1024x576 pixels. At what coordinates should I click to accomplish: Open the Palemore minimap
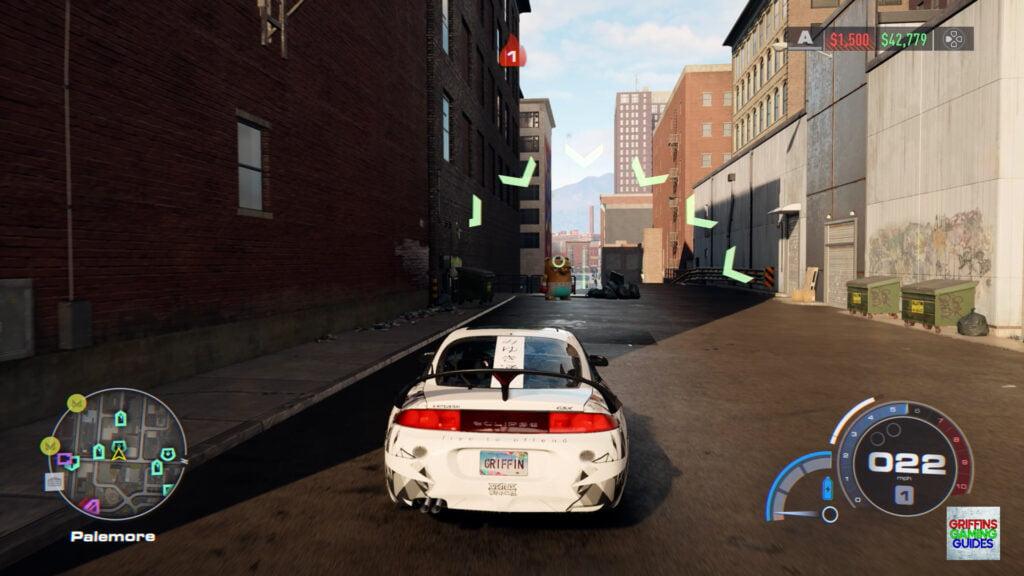coord(118,454)
